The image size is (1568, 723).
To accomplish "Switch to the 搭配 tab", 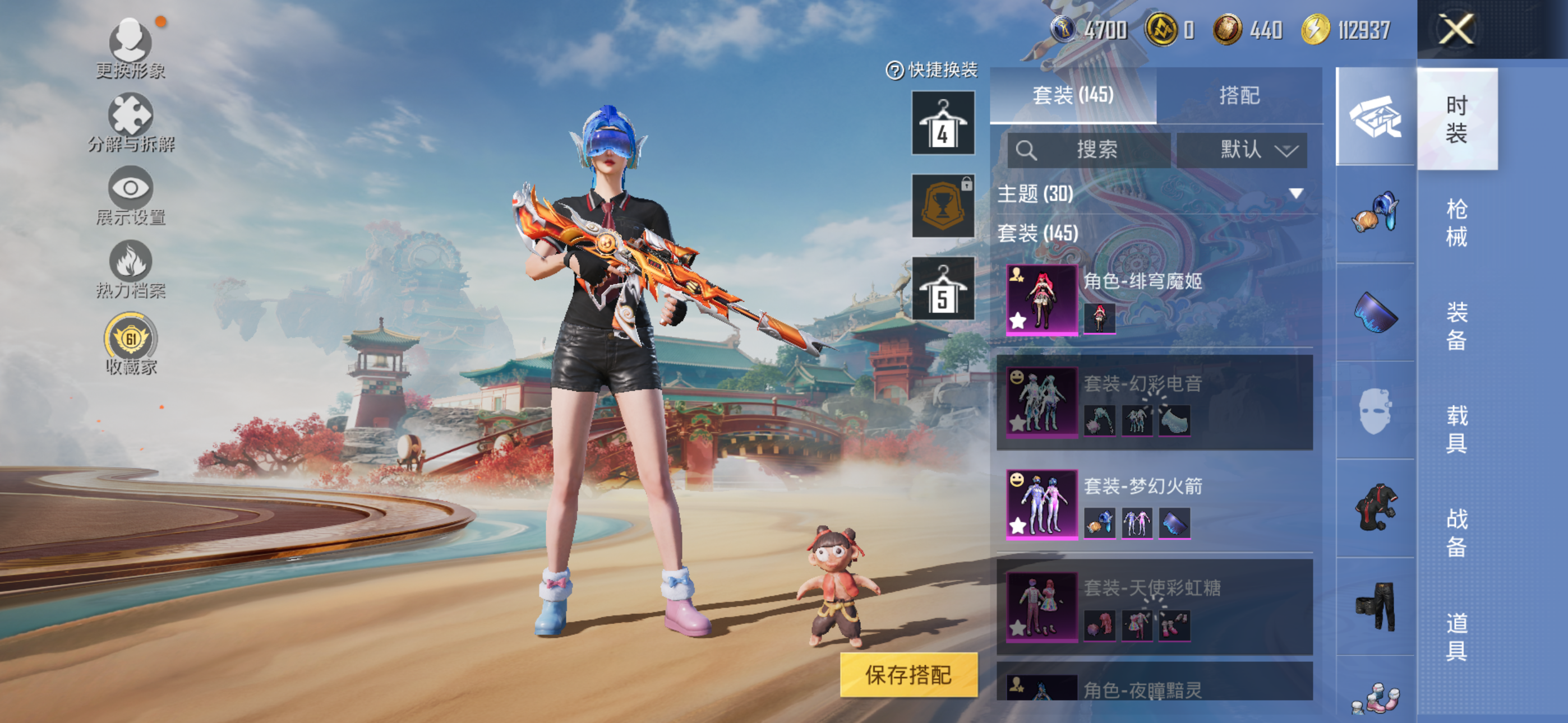I will (x=1239, y=95).
